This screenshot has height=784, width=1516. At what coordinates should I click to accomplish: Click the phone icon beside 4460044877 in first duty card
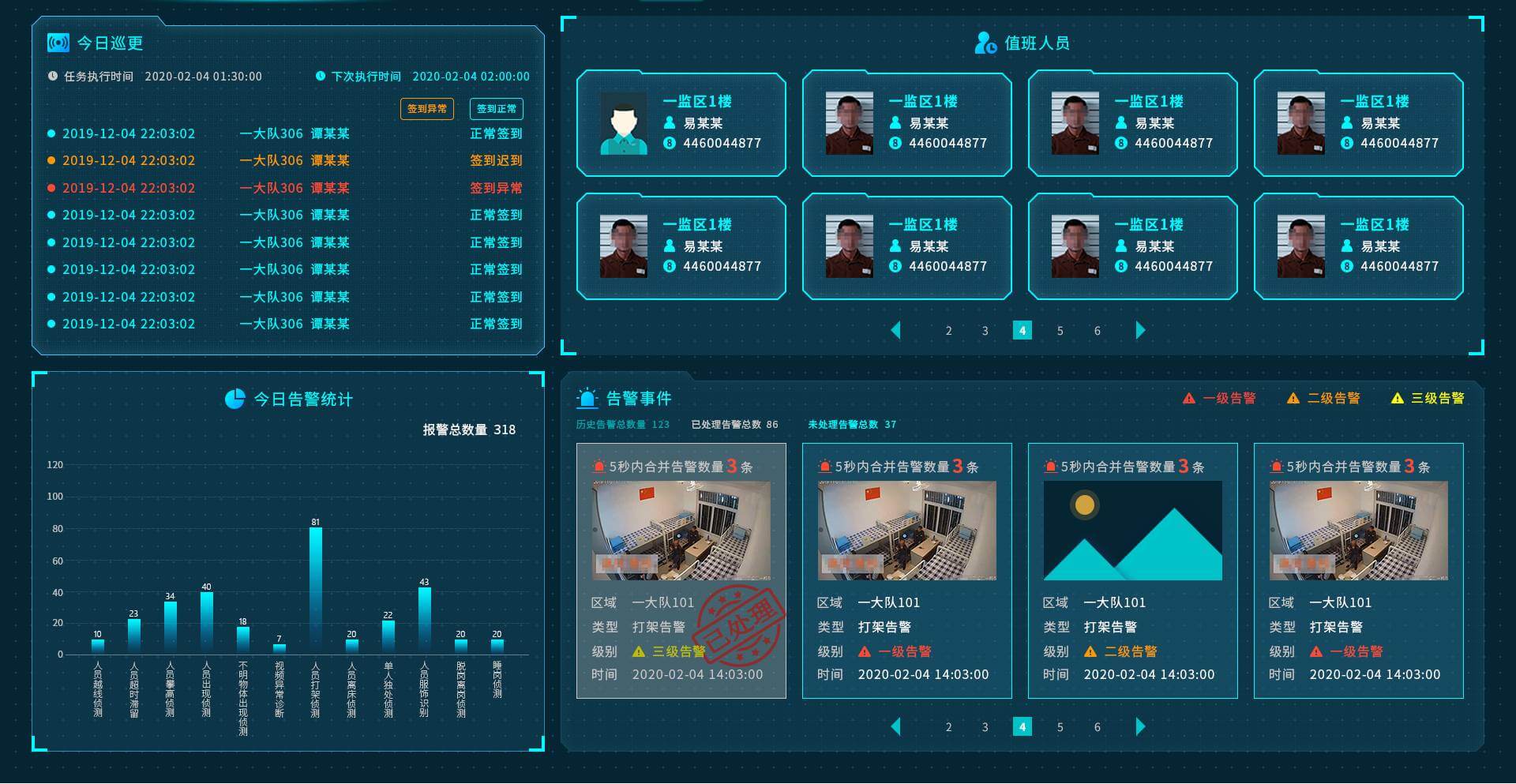click(670, 144)
